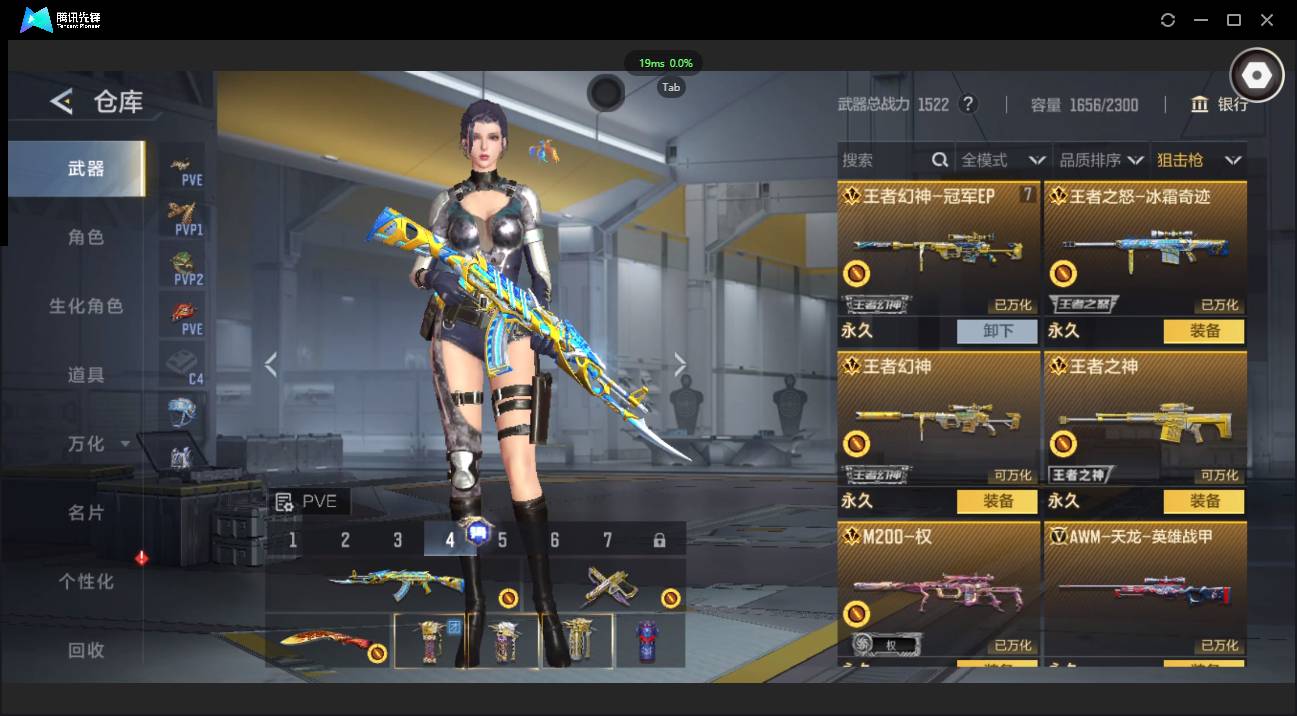Viewport: 1297px width, 716px height.
Task: Open the 回收 recycle category
Action: 85,650
